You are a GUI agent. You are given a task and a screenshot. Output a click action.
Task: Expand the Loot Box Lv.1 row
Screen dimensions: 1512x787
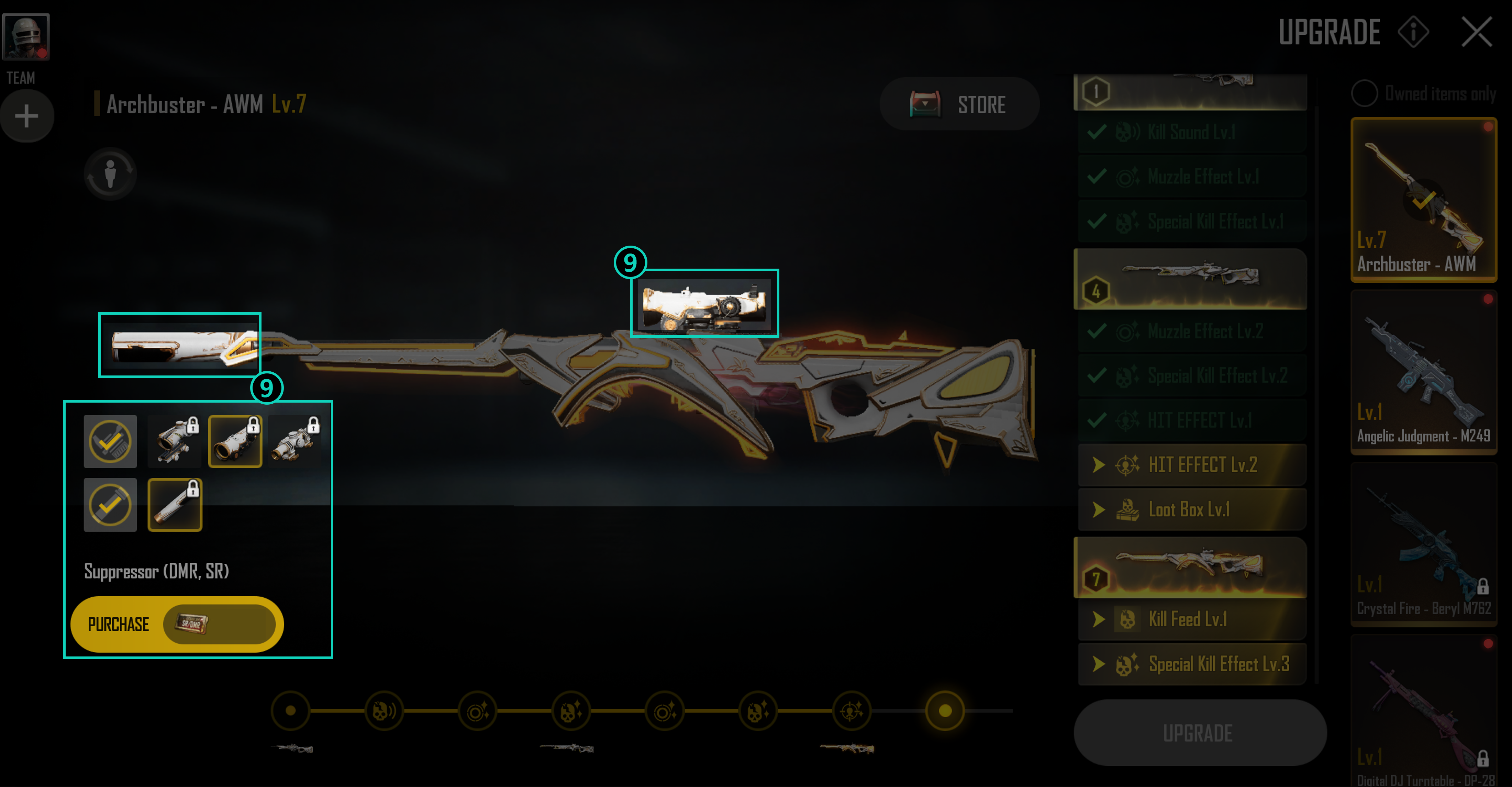point(1191,509)
